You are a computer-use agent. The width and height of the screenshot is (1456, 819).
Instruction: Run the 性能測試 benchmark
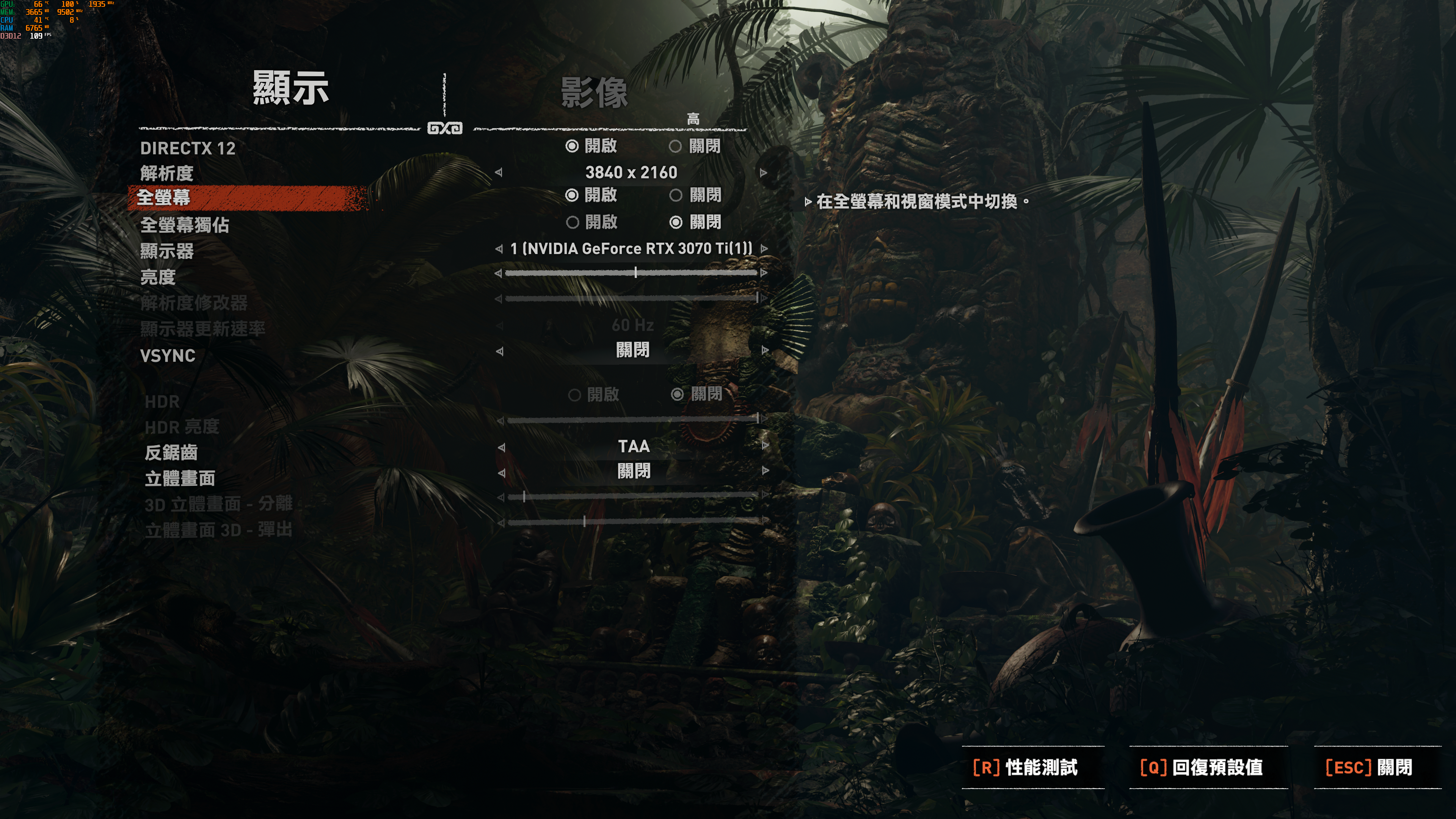click(x=1025, y=767)
